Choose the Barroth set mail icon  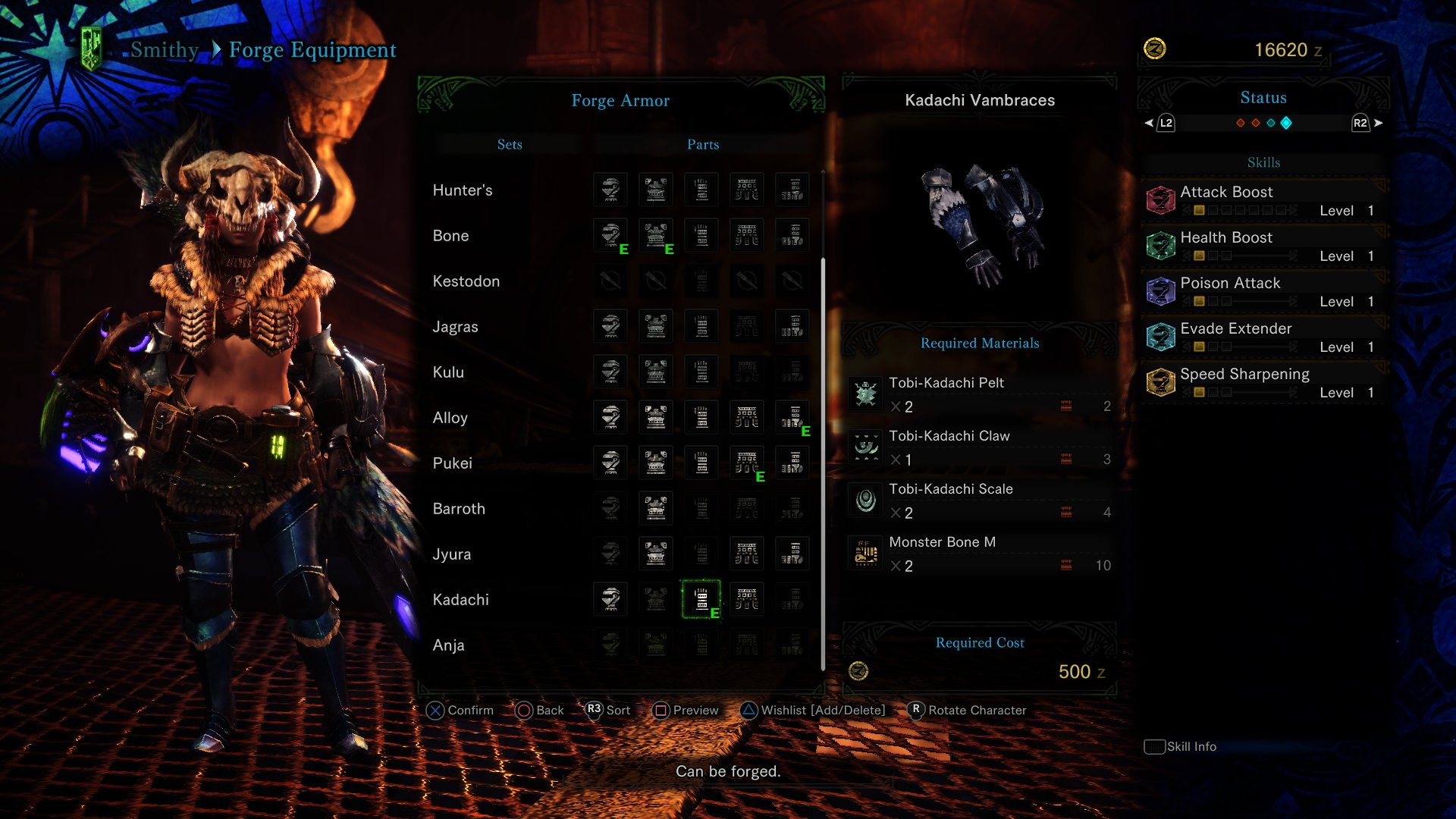click(x=656, y=509)
